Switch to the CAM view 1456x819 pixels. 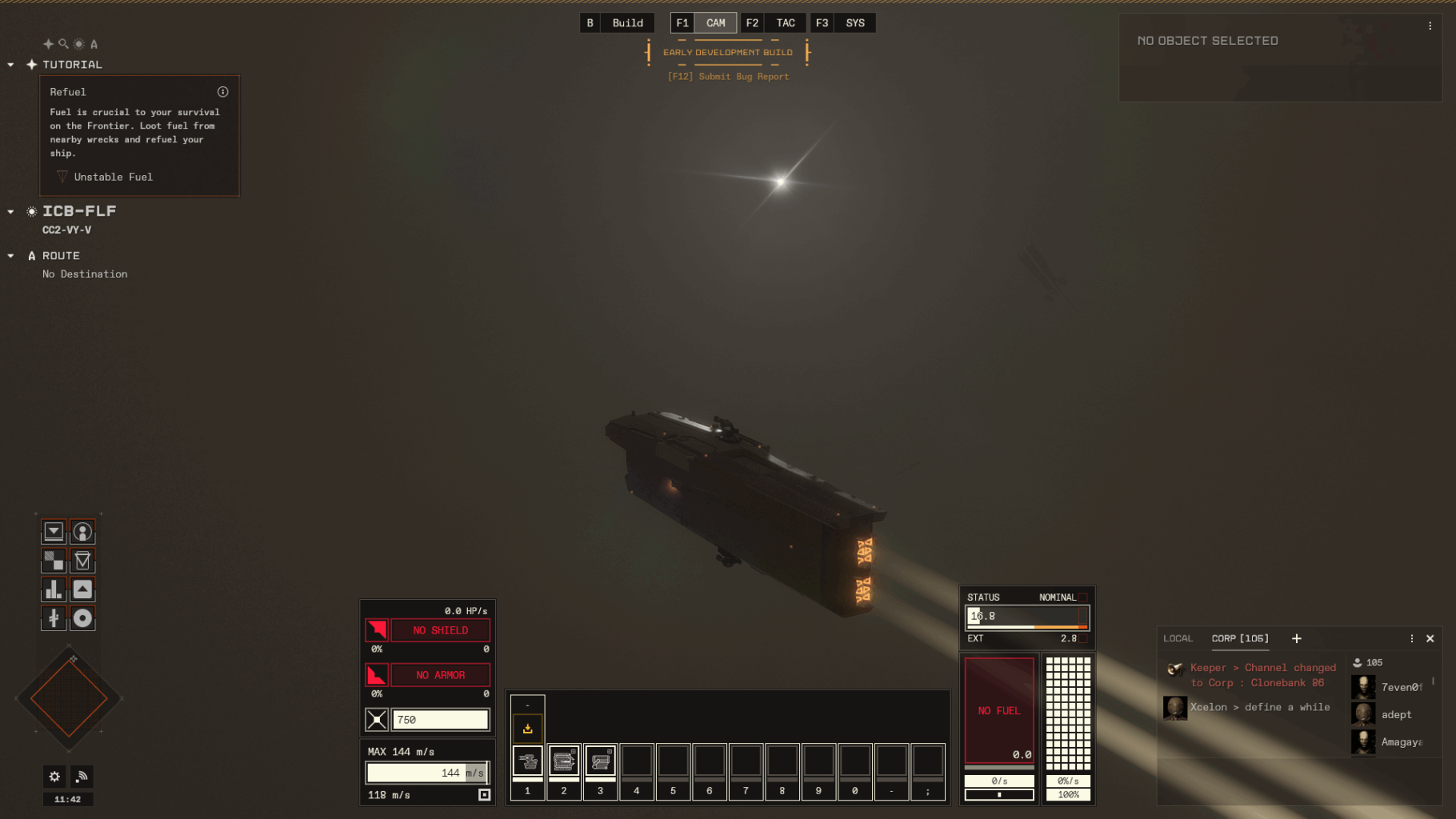pos(715,23)
